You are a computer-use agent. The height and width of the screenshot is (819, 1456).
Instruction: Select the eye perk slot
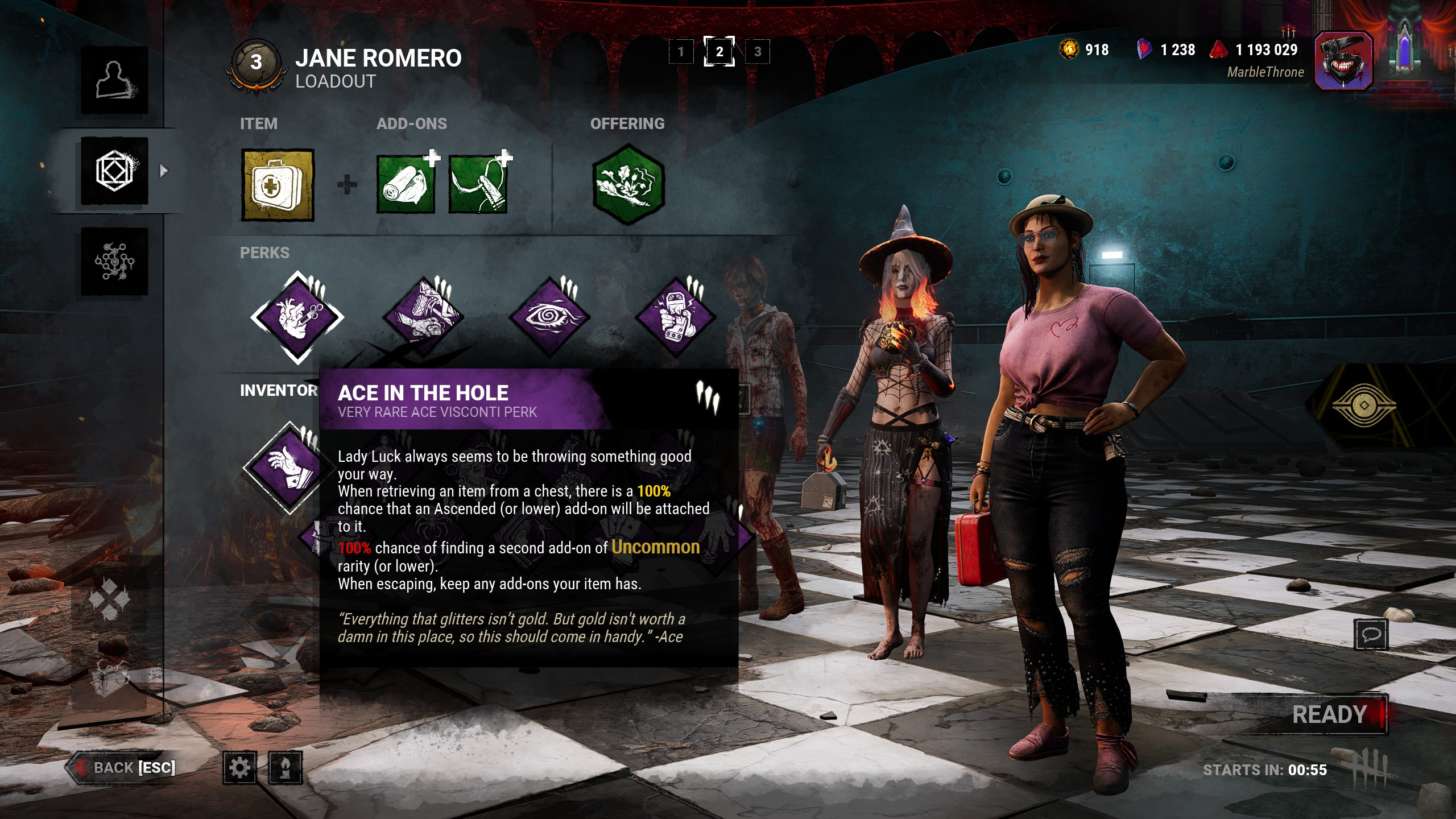coord(549,317)
